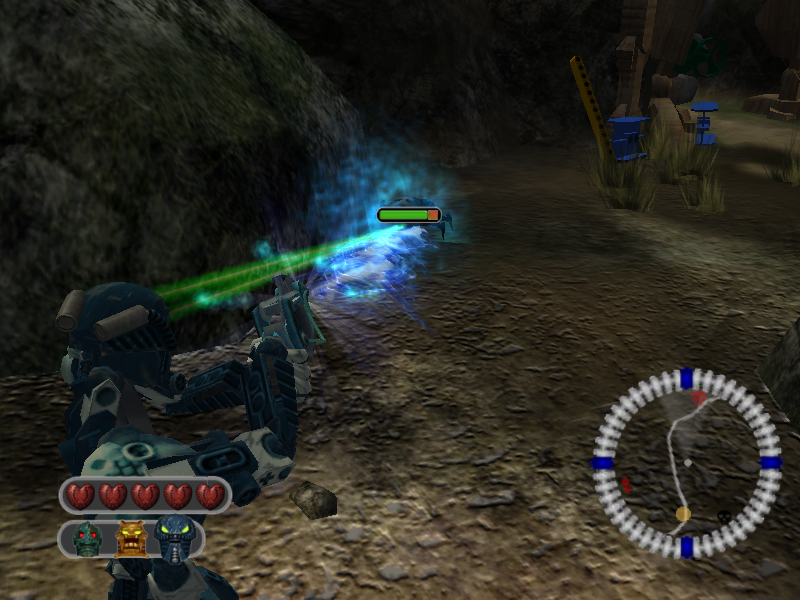This screenshot has width=800, height=600.
Task: Click the red skull marker on the minimap
Action: (699, 399)
